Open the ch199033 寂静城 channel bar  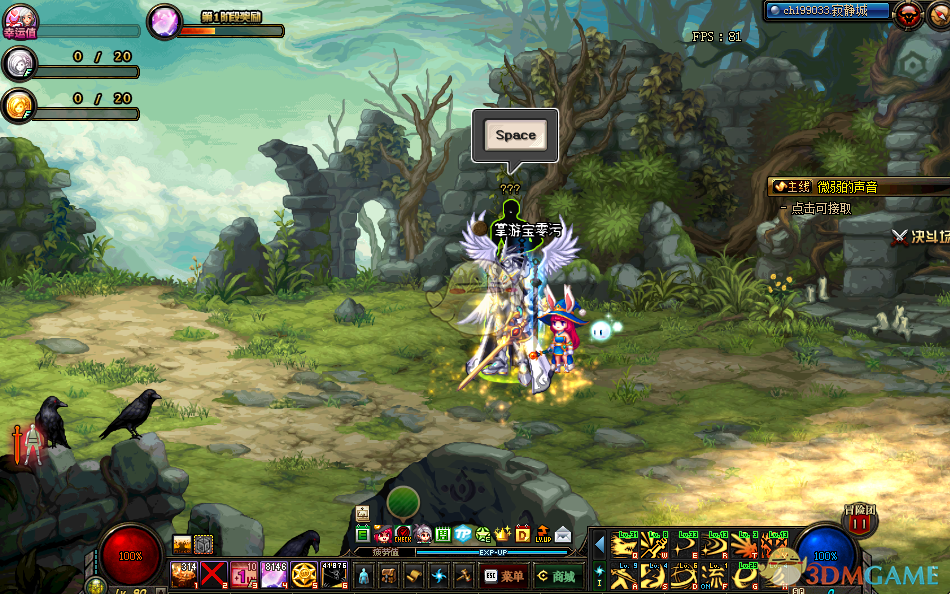point(828,11)
